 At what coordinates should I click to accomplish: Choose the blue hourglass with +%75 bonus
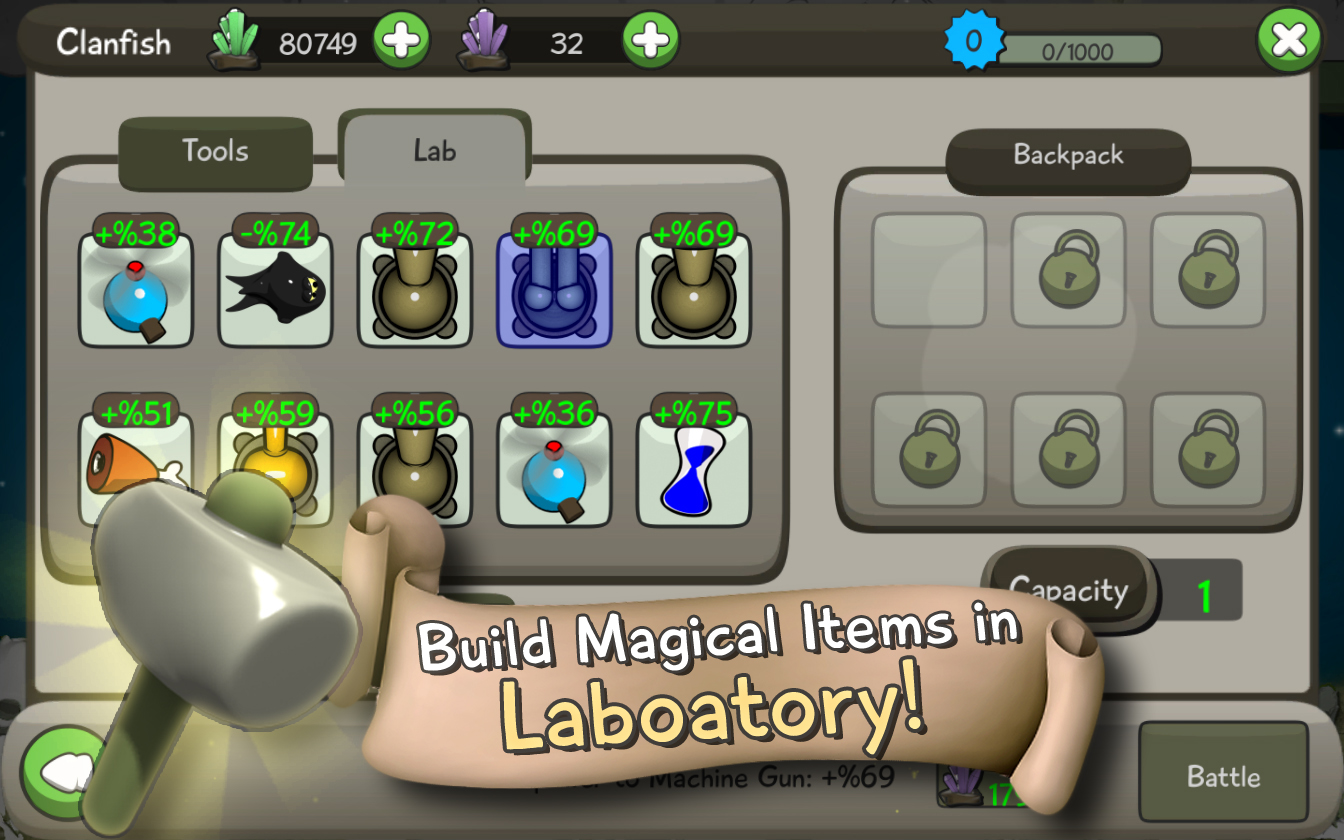click(694, 465)
